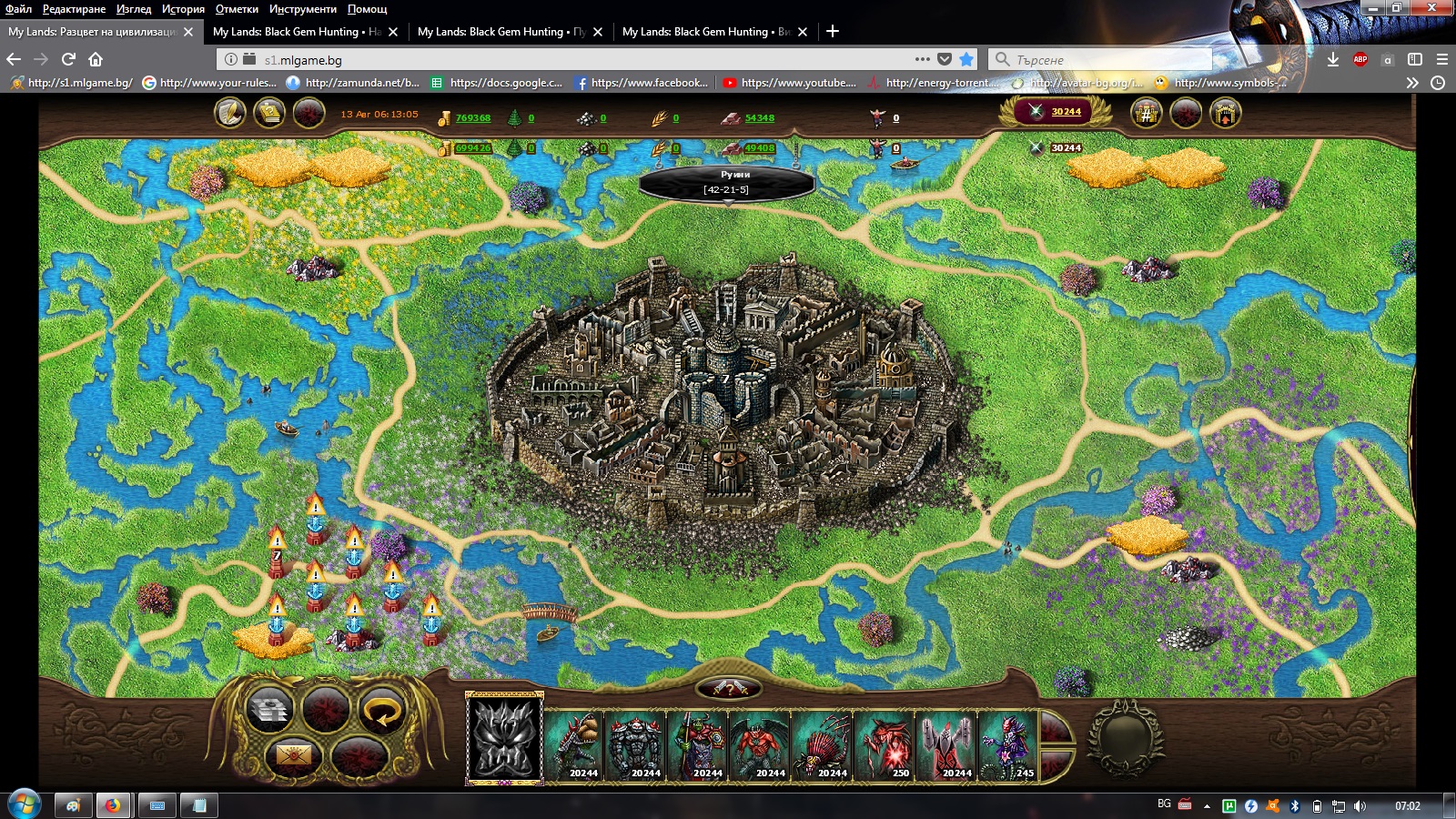Open the castle icon with hash symbol
Screen dimensions: 1456x819
(x=1147, y=114)
